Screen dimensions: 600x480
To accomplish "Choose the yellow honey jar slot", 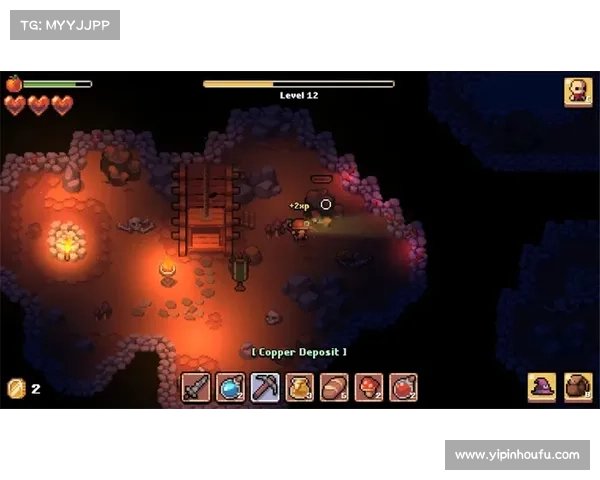I will point(300,387).
